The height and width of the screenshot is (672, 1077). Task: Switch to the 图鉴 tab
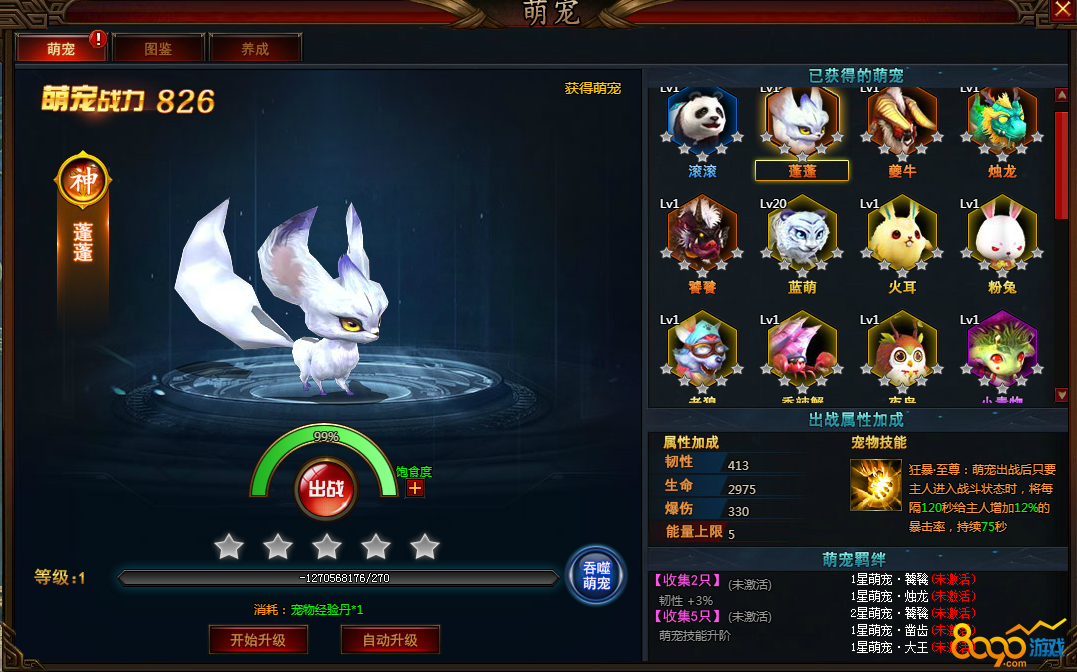158,48
